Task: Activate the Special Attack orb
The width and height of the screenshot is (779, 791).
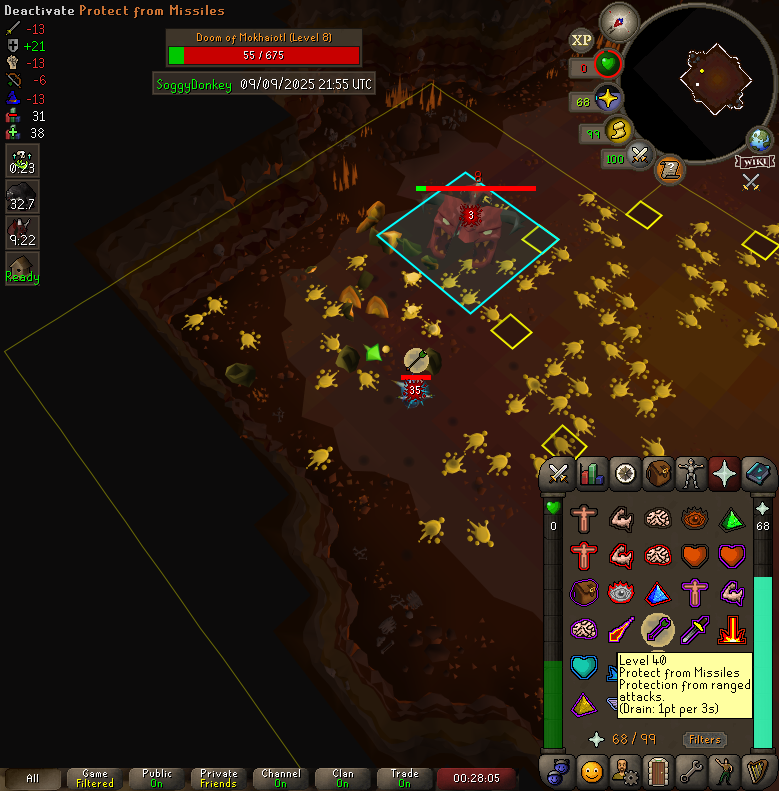Action: 640,156
